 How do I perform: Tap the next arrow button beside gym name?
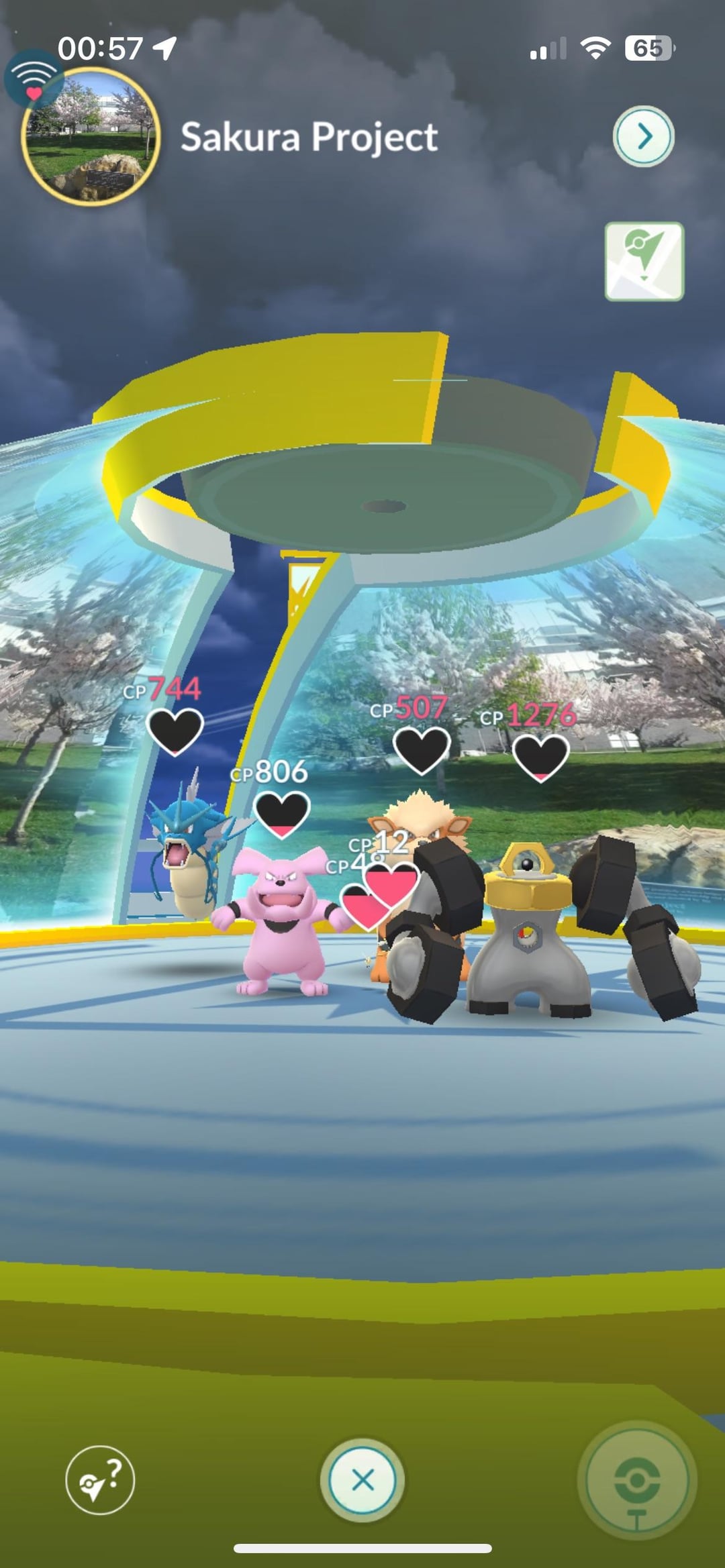(643, 136)
